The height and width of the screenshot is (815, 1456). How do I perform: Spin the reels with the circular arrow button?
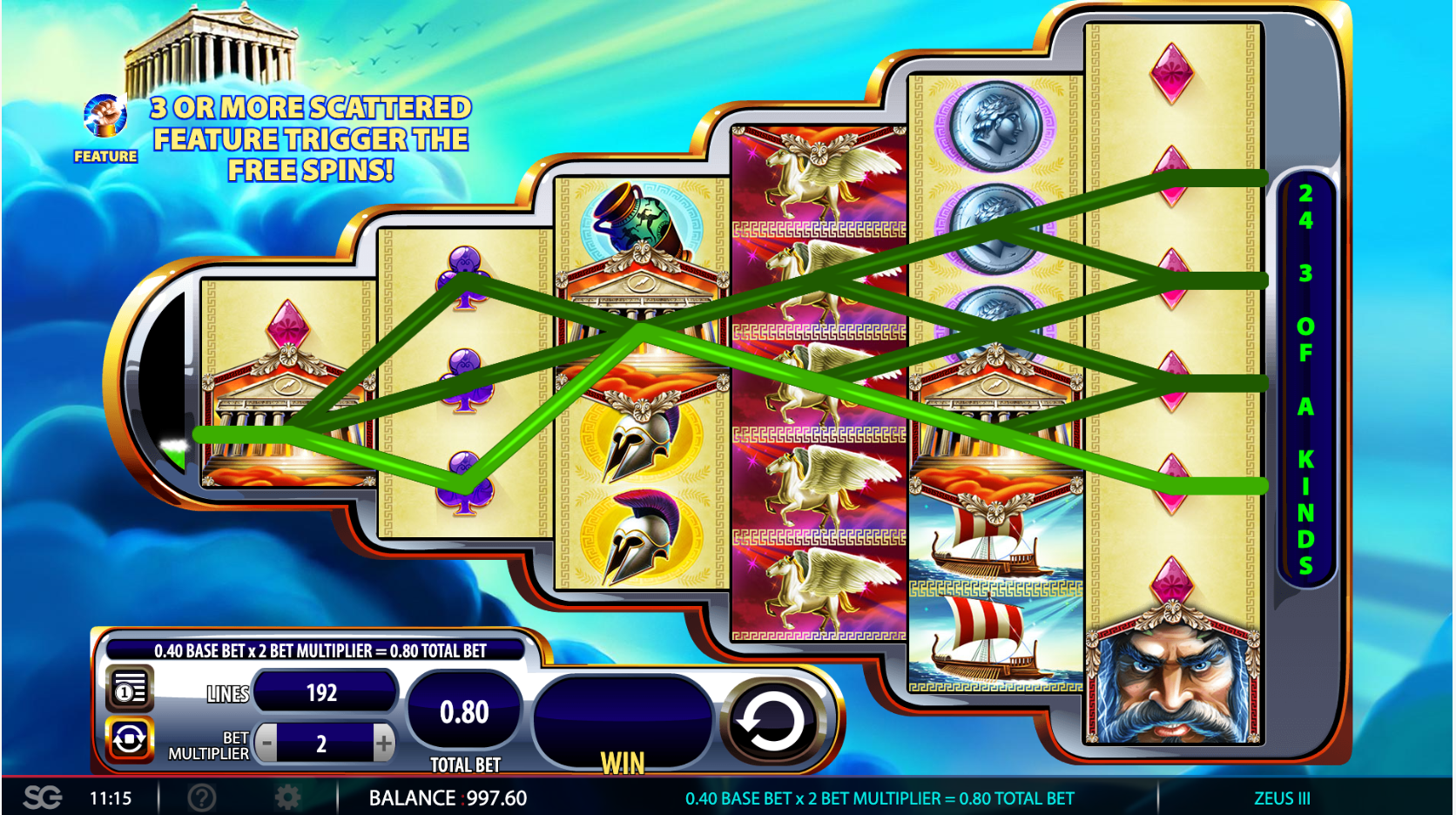point(772,722)
